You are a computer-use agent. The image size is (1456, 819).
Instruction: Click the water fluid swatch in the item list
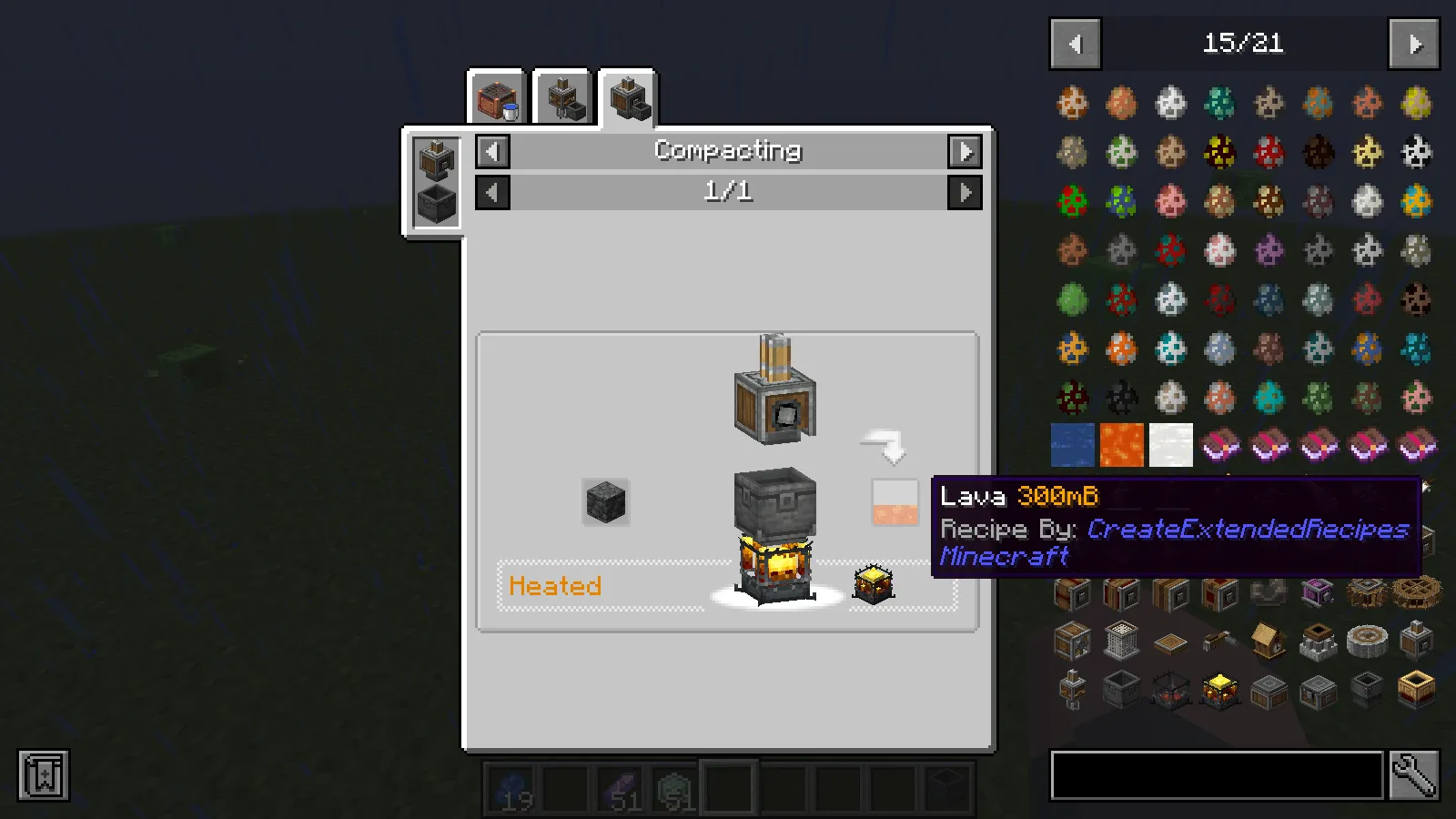tap(1072, 445)
